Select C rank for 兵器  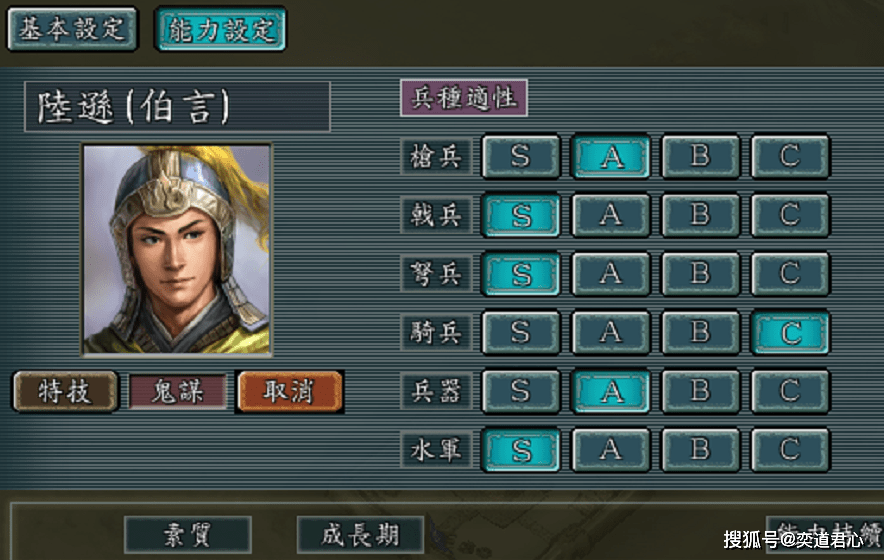click(x=790, y=390)
